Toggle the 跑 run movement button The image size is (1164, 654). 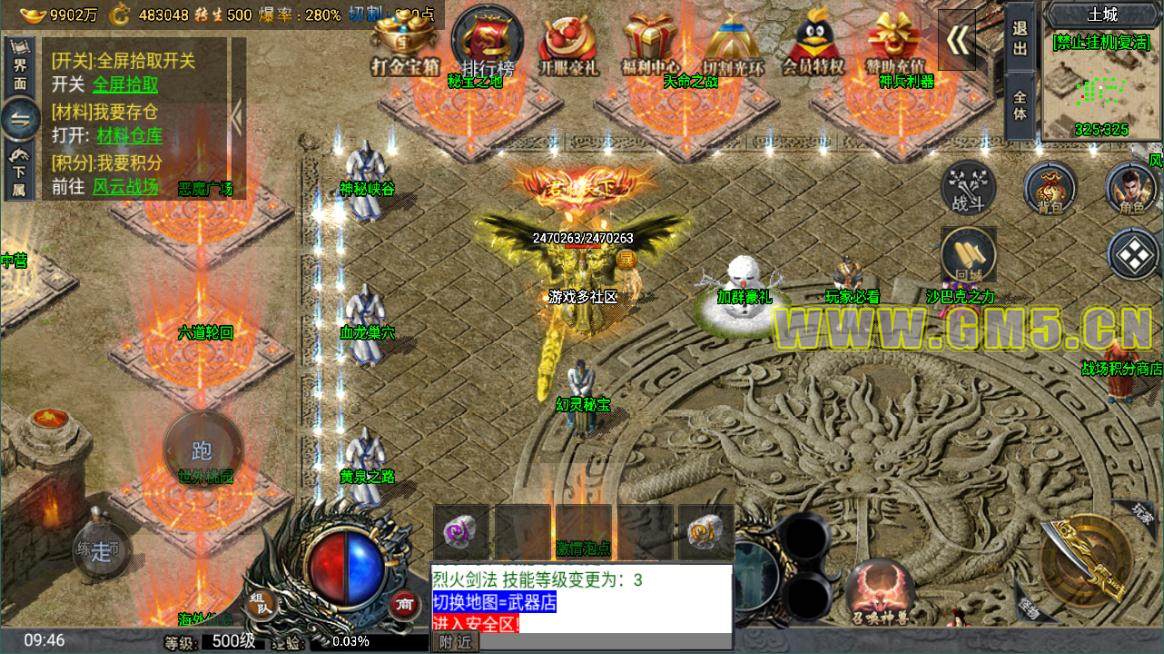202,451
